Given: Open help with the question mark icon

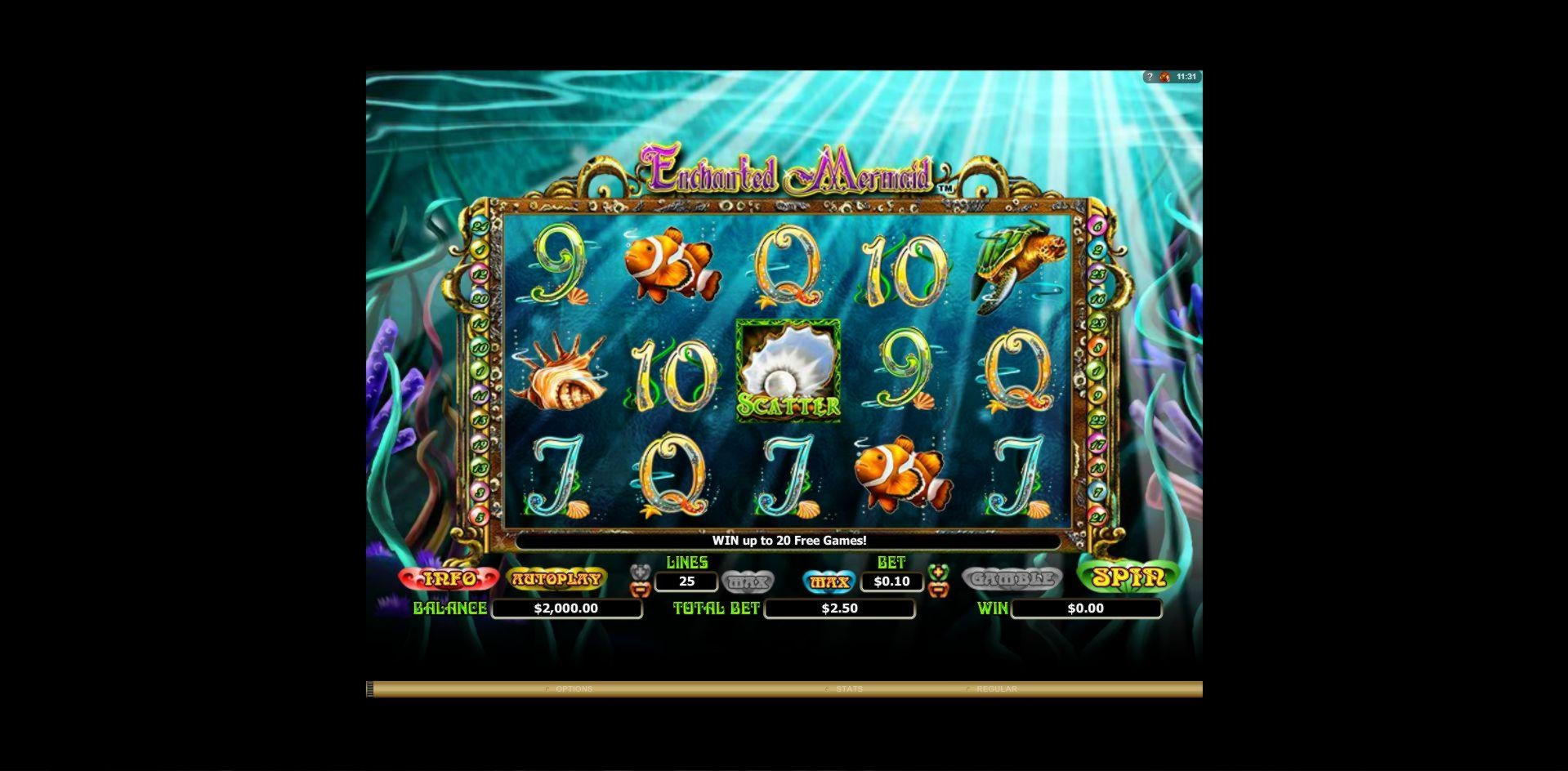Looking at the screenshot, I should click(1150, 77).
